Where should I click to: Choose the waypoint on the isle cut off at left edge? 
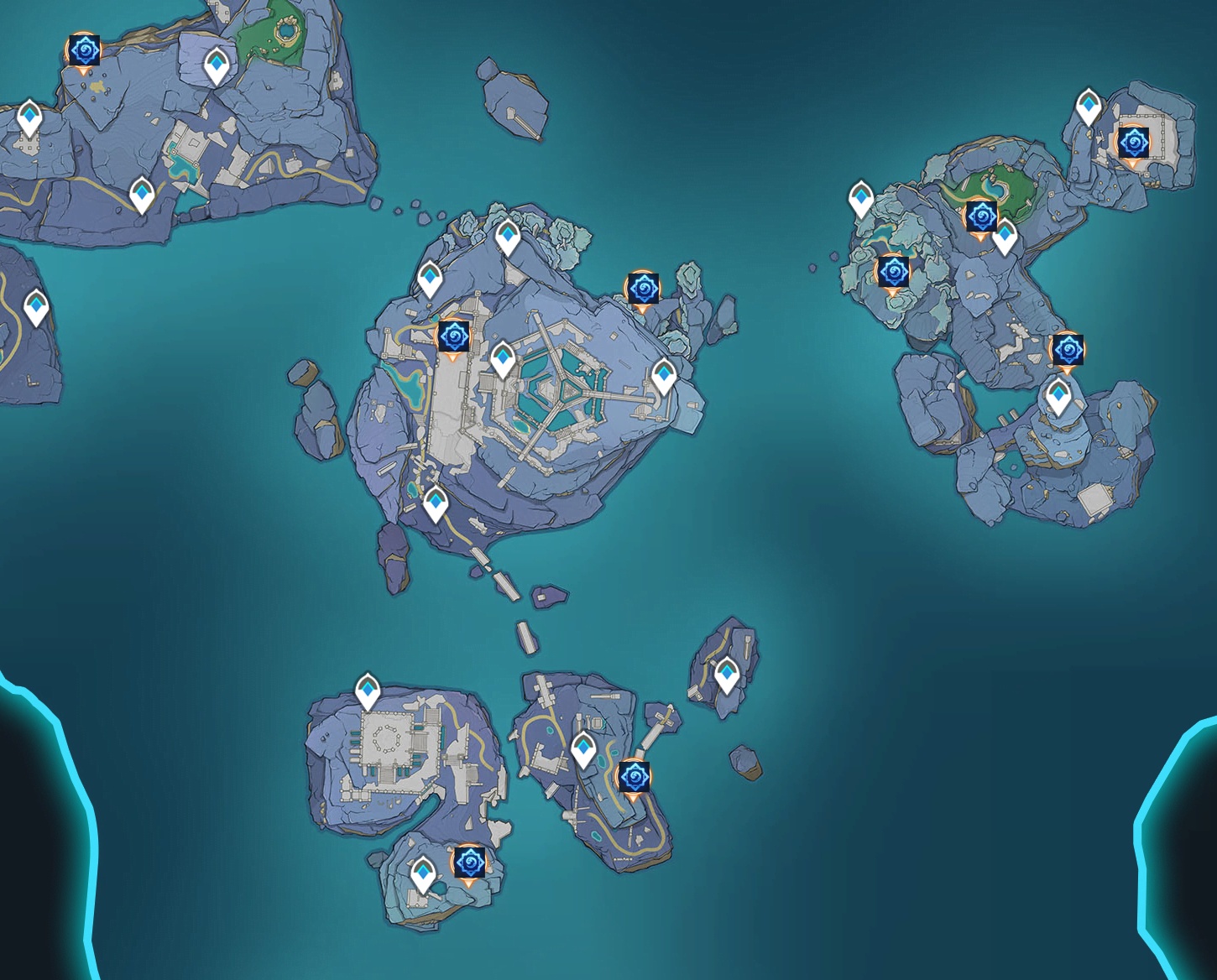click(36, 307)
